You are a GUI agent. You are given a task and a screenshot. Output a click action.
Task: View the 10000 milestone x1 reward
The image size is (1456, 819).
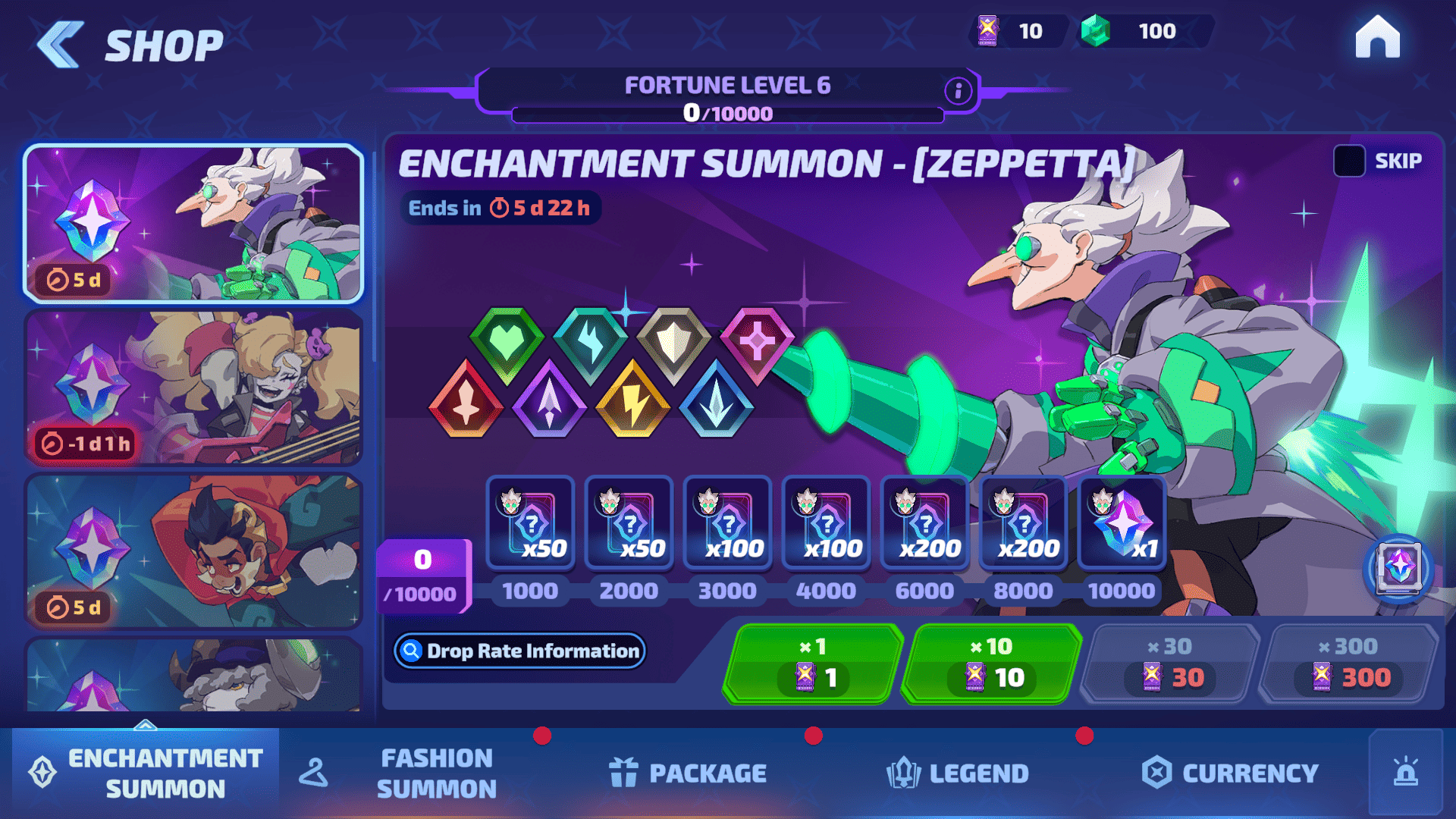pos(1122,523)
